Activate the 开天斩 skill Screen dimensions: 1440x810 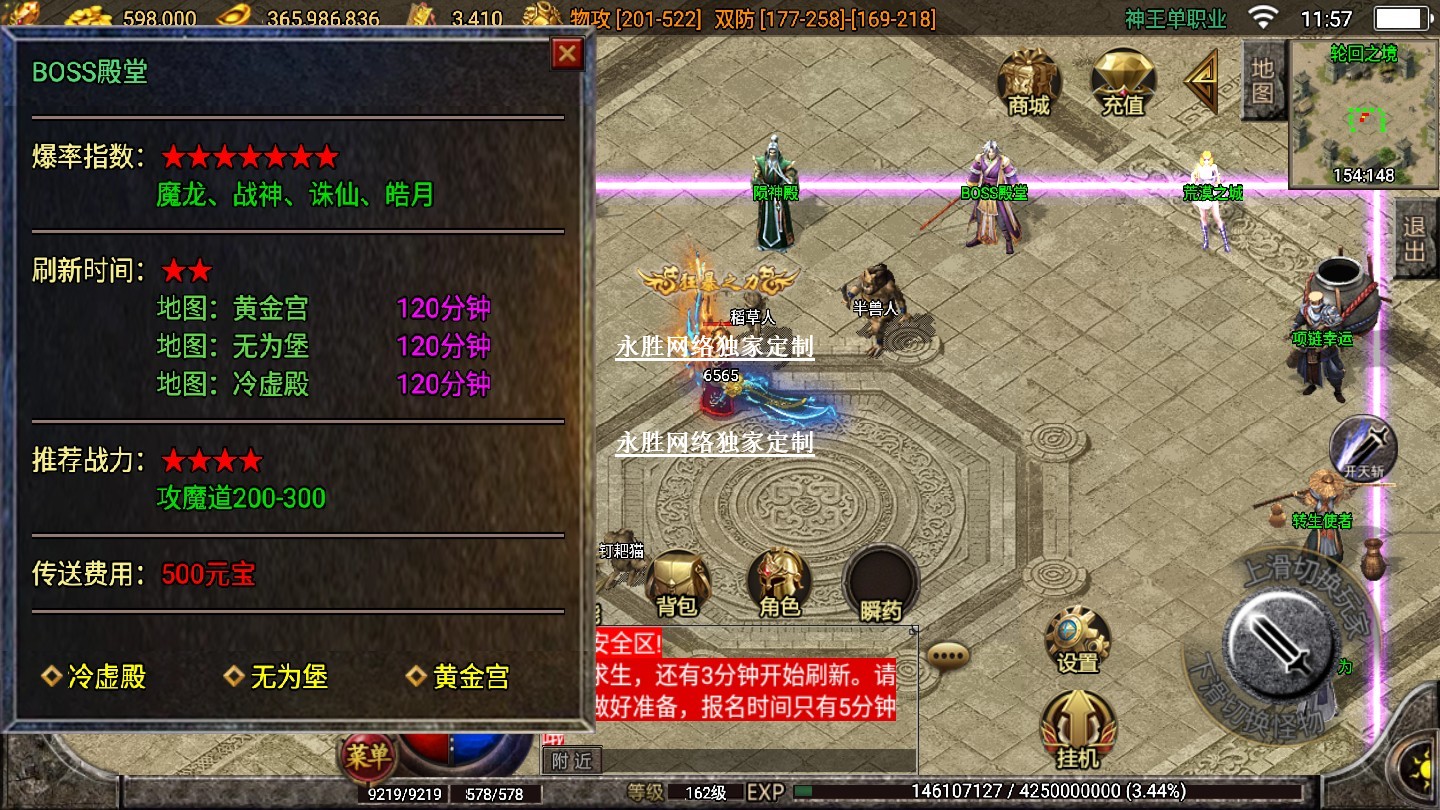(1362, 447)
